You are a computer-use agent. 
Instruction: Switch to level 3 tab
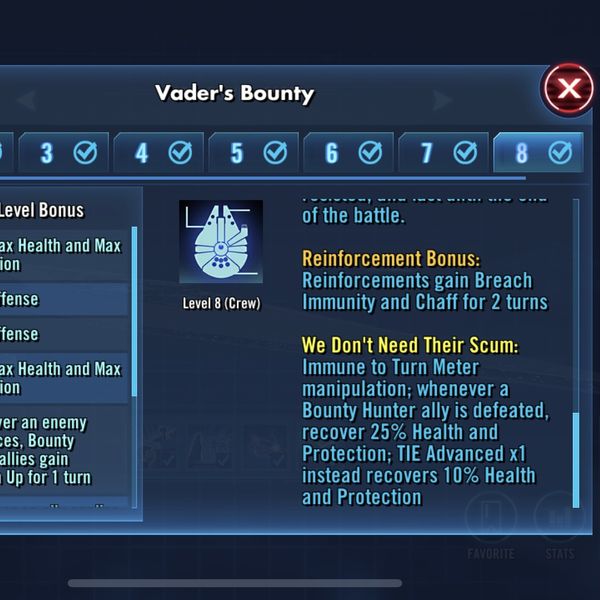click(62, 153)
